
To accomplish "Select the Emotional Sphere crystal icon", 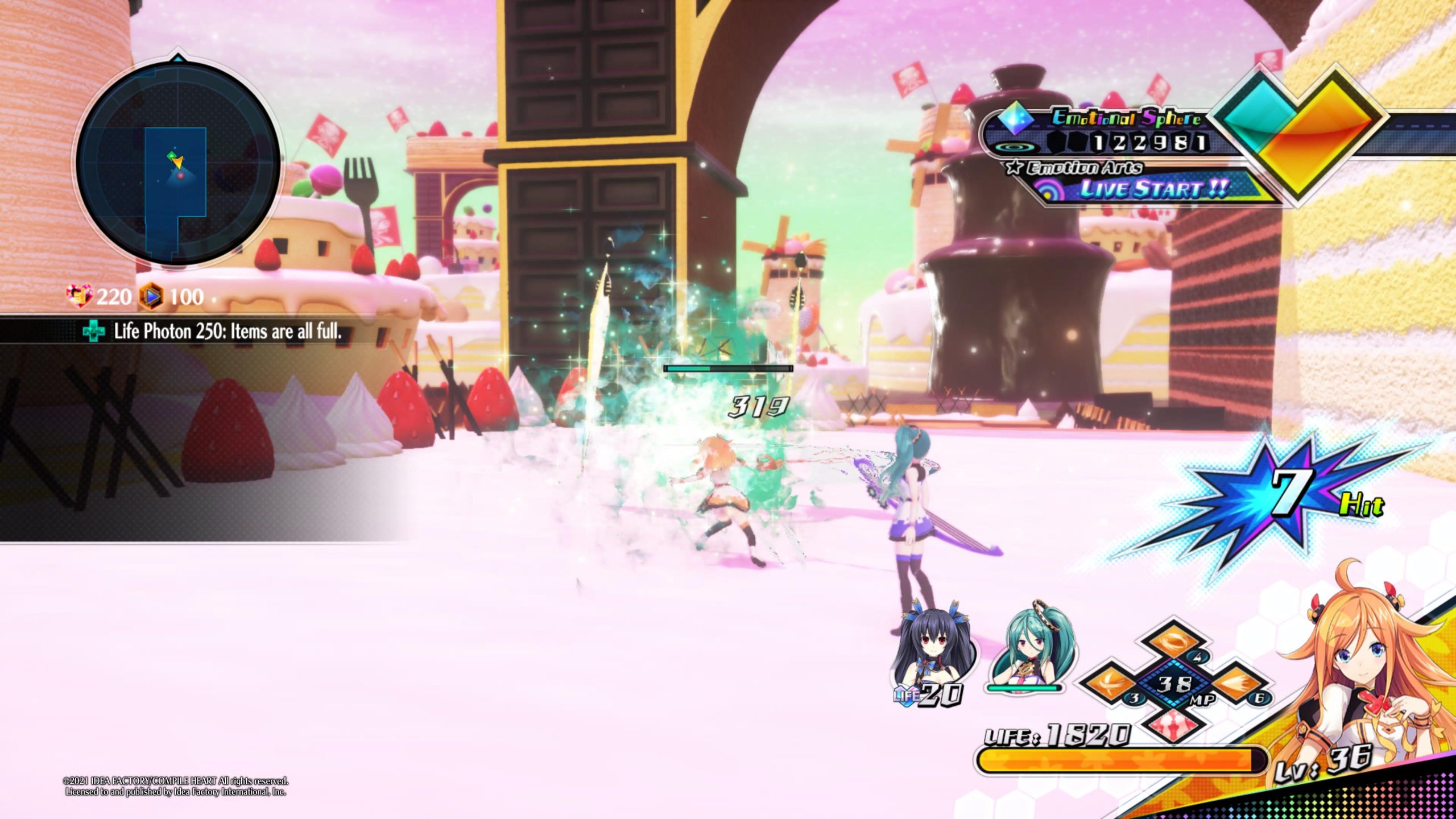I will tap(1016, 119).
